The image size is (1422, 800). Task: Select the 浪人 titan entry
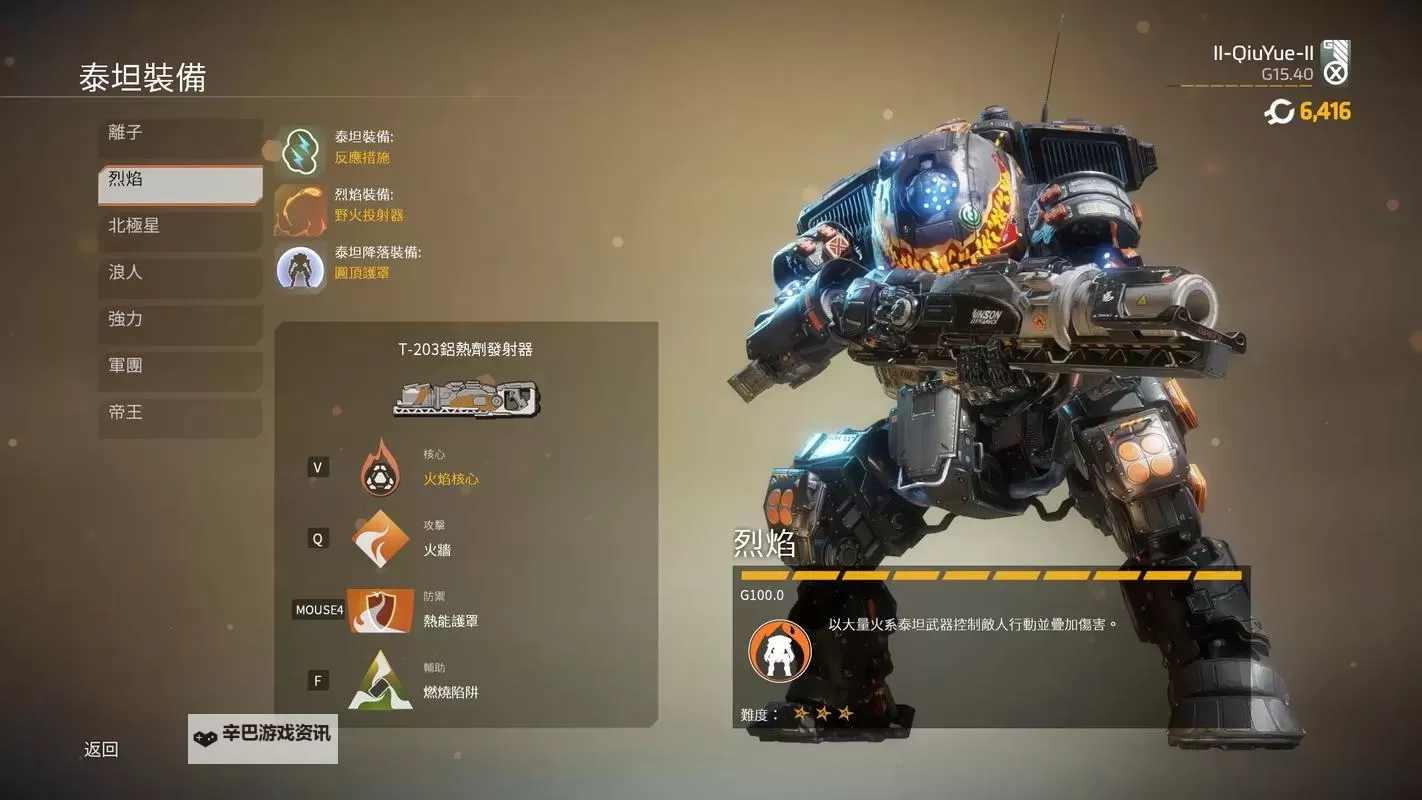pos(180,272)
